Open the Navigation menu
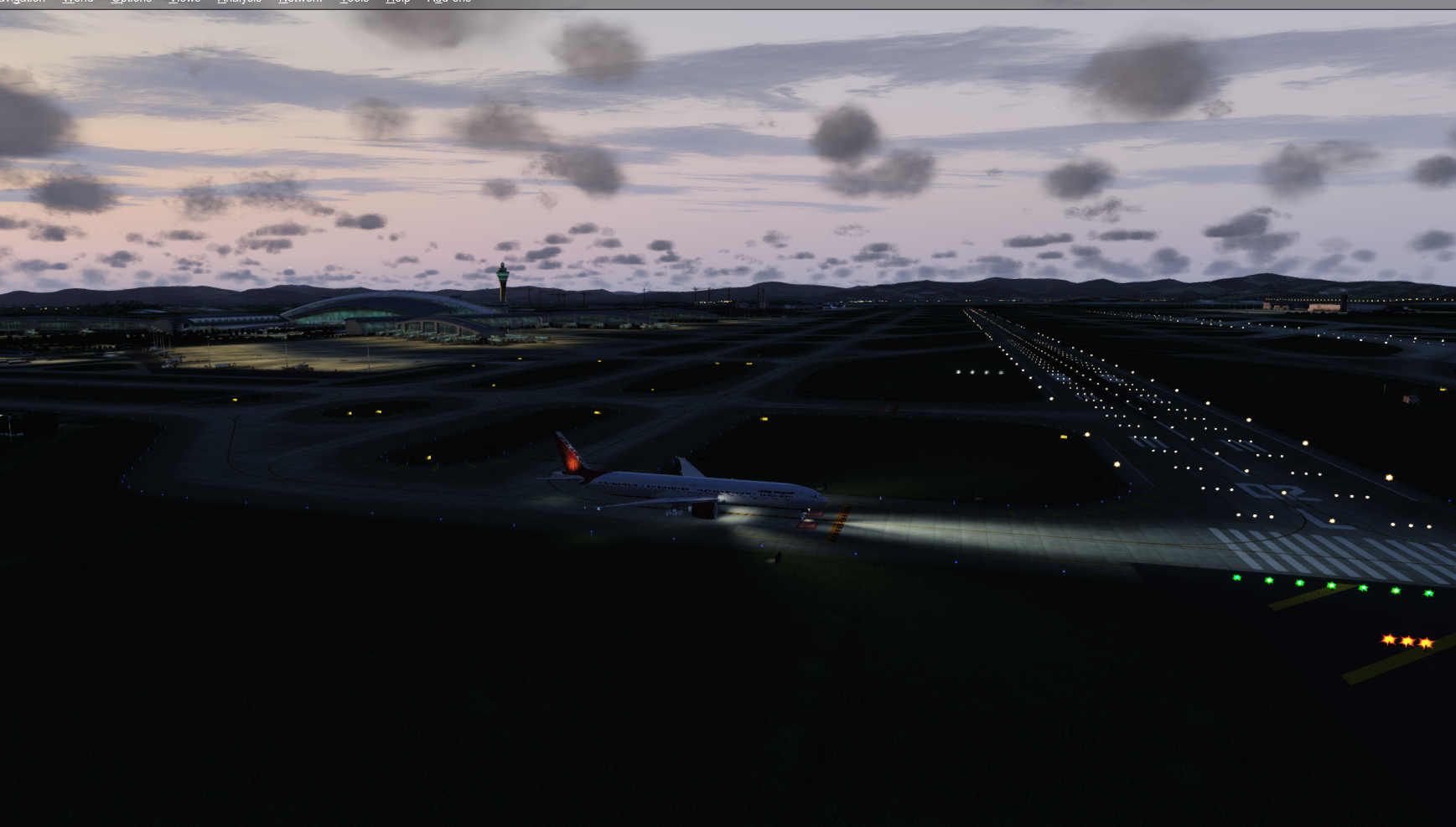The height and width of the screenshot is (827, 1456). coord(23,3)
